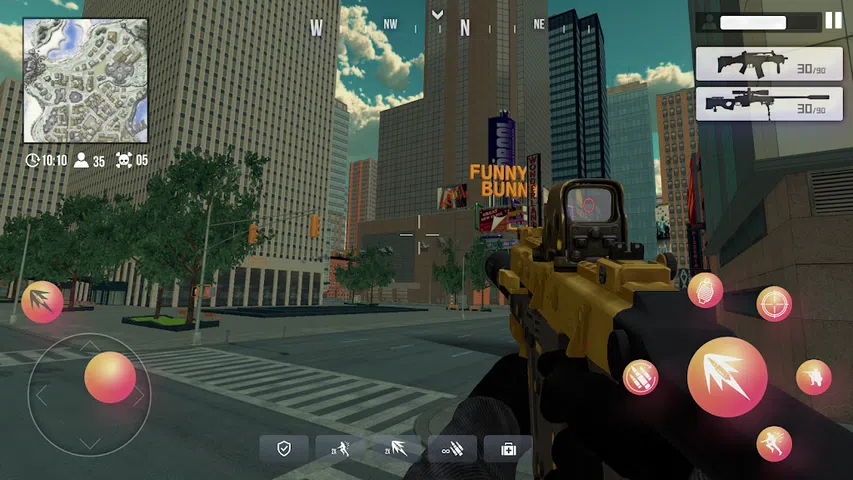The image size is (853, 480).
Task: Tap the movement joystick knob
Action: pos(109,377)
